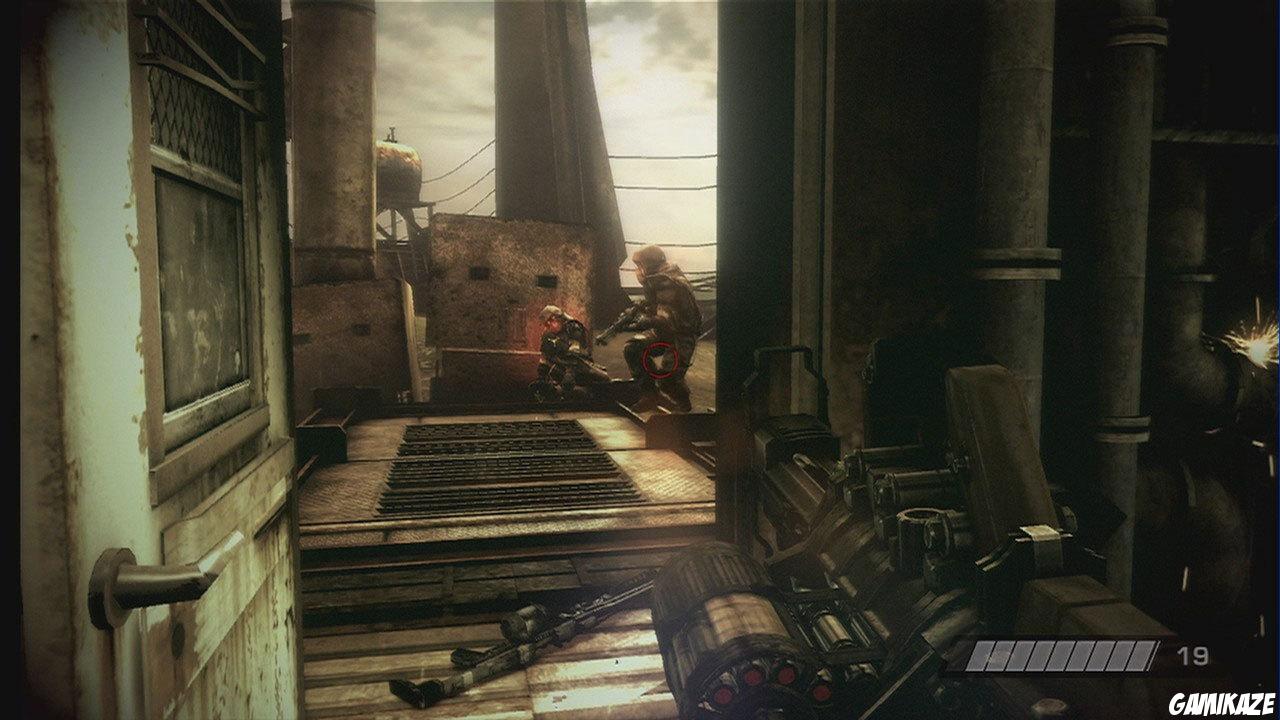Screen dimensions: 1280x720
Task: Click the enemy's raised rifle
Action: 625,325
